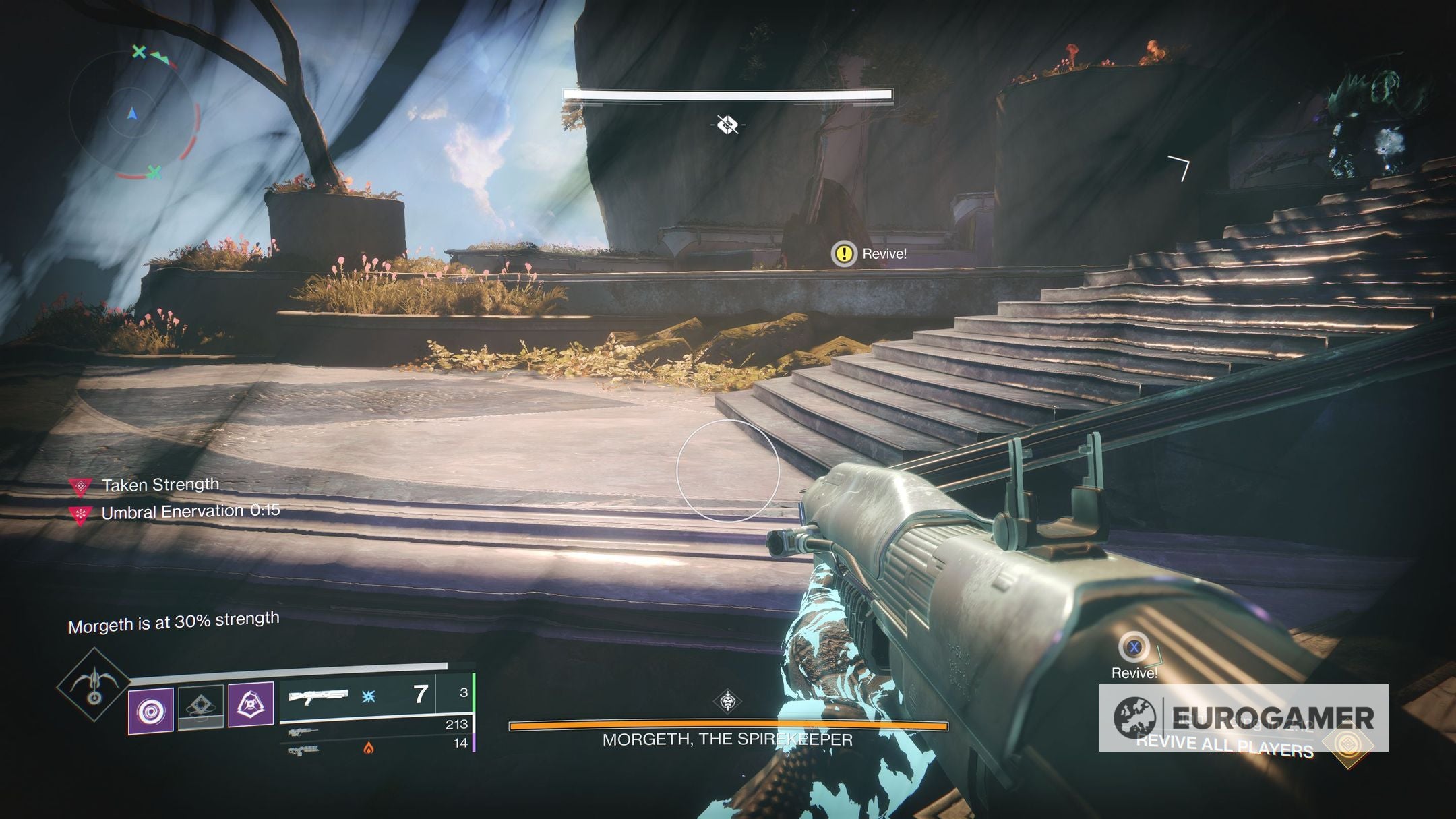The width and height of the screenshot is (1456, 819).
Task: Click the crossed-out icon under the top bar
Action: (x=727, y=125)
